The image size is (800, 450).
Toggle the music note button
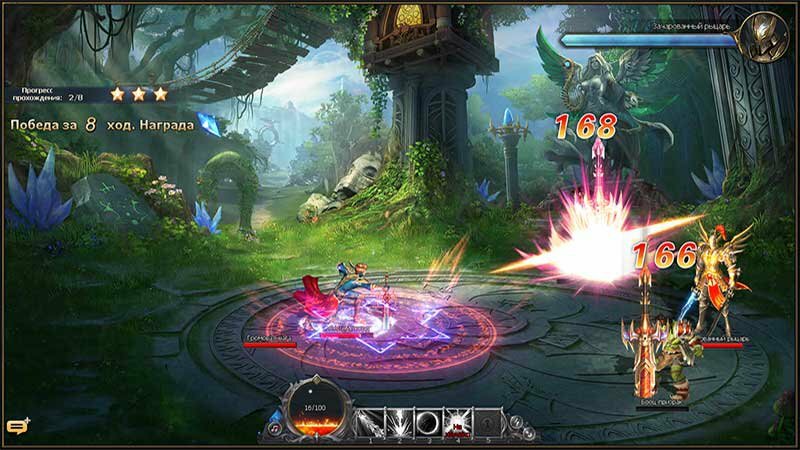click(x=275, y=428)
